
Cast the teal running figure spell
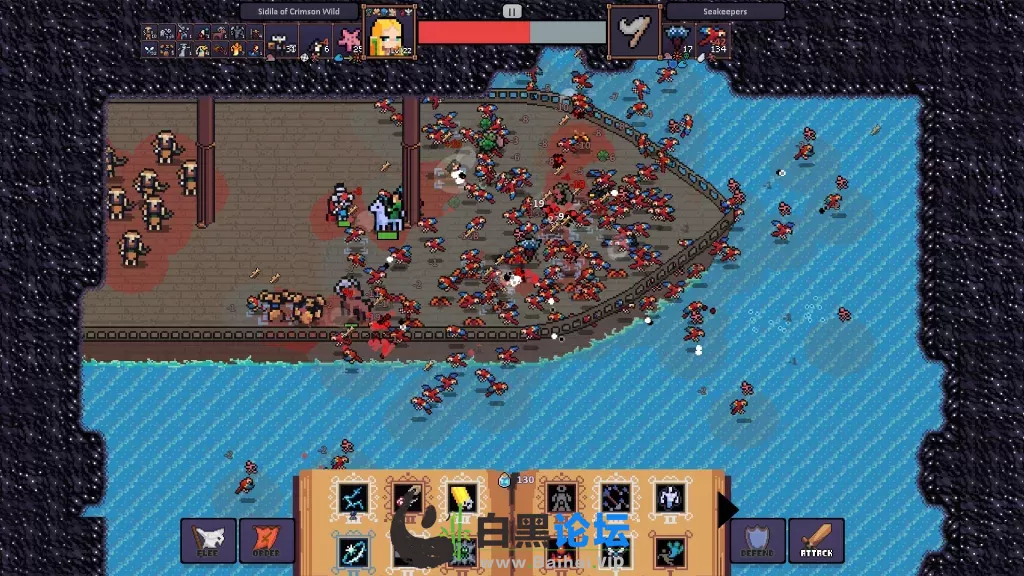coord(668,552)
